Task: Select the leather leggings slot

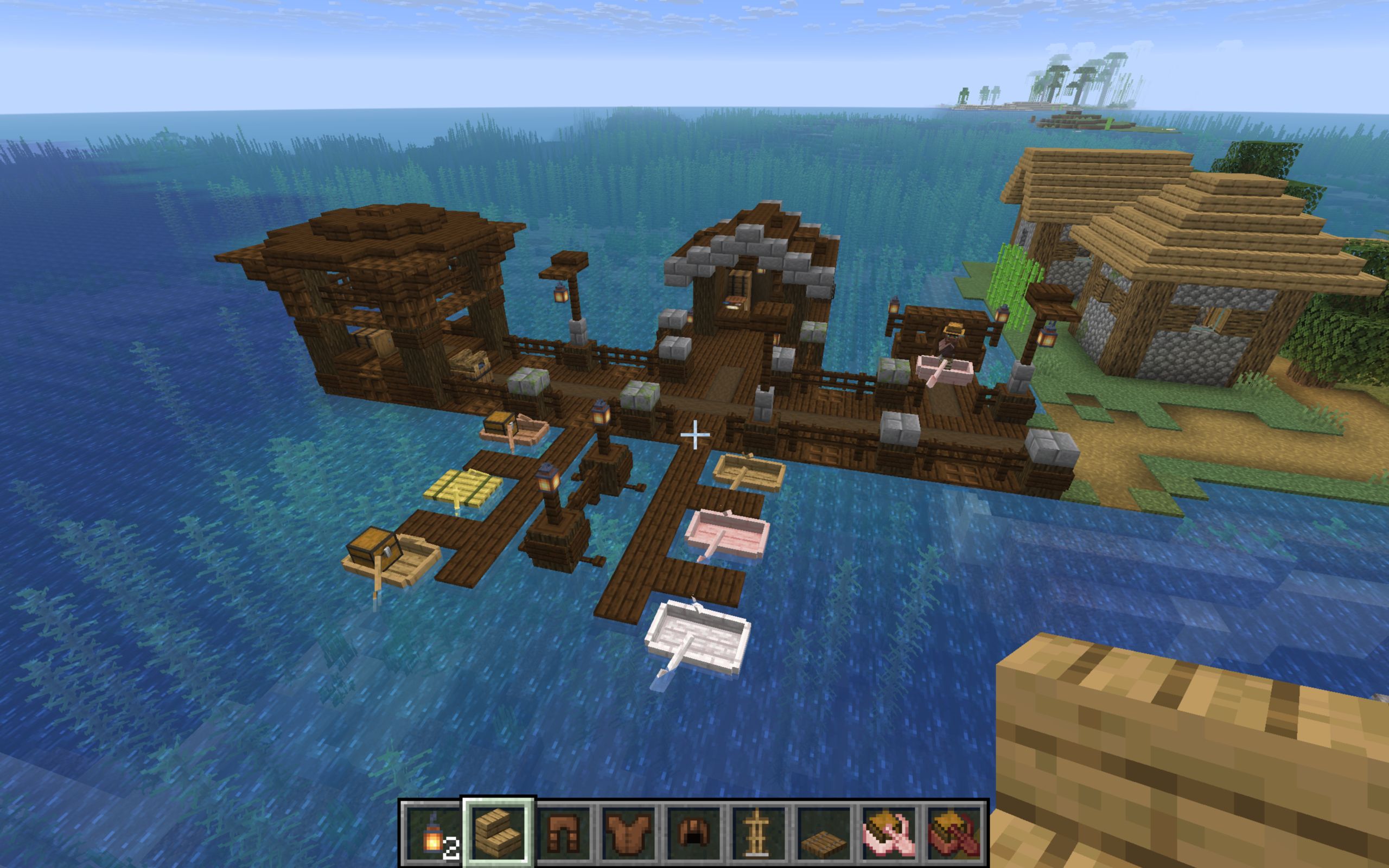Action: tap(564, 832)
